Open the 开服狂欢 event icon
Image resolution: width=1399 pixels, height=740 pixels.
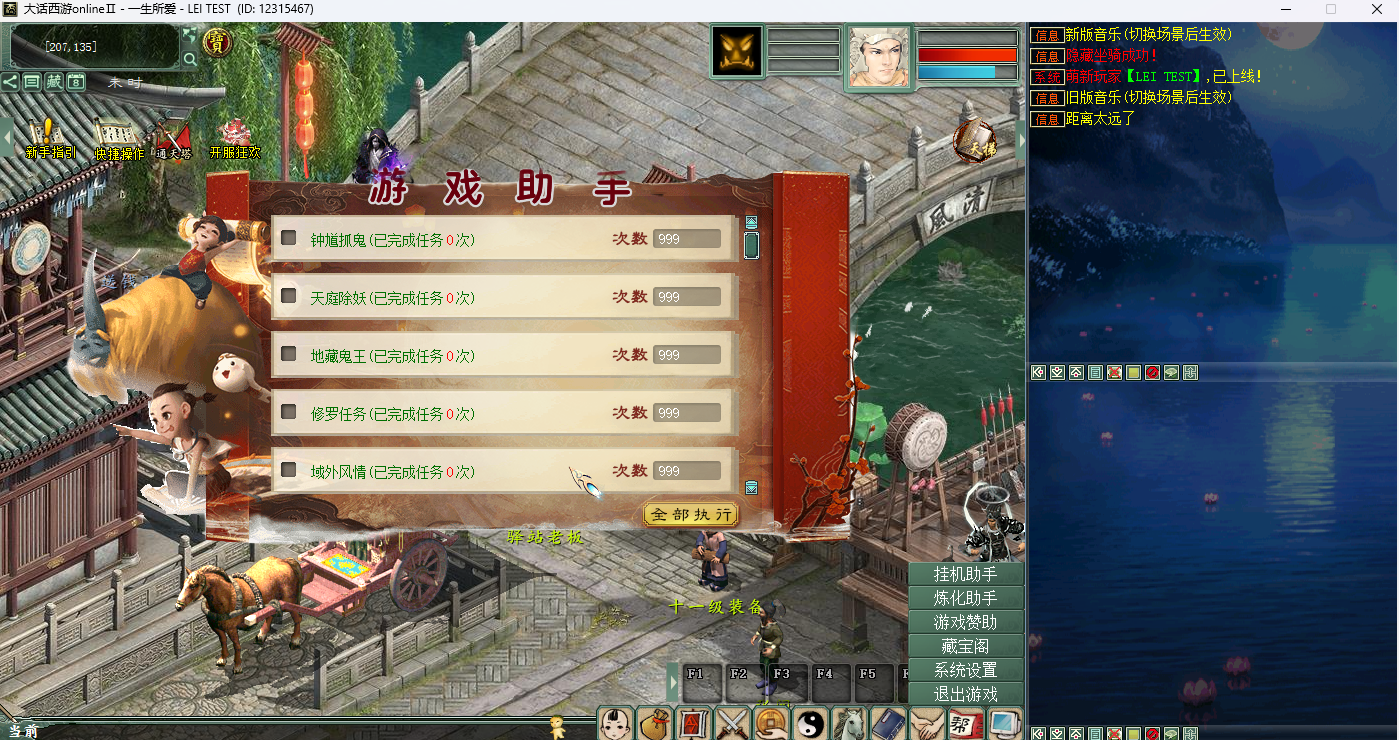click(x=235, y=138)
